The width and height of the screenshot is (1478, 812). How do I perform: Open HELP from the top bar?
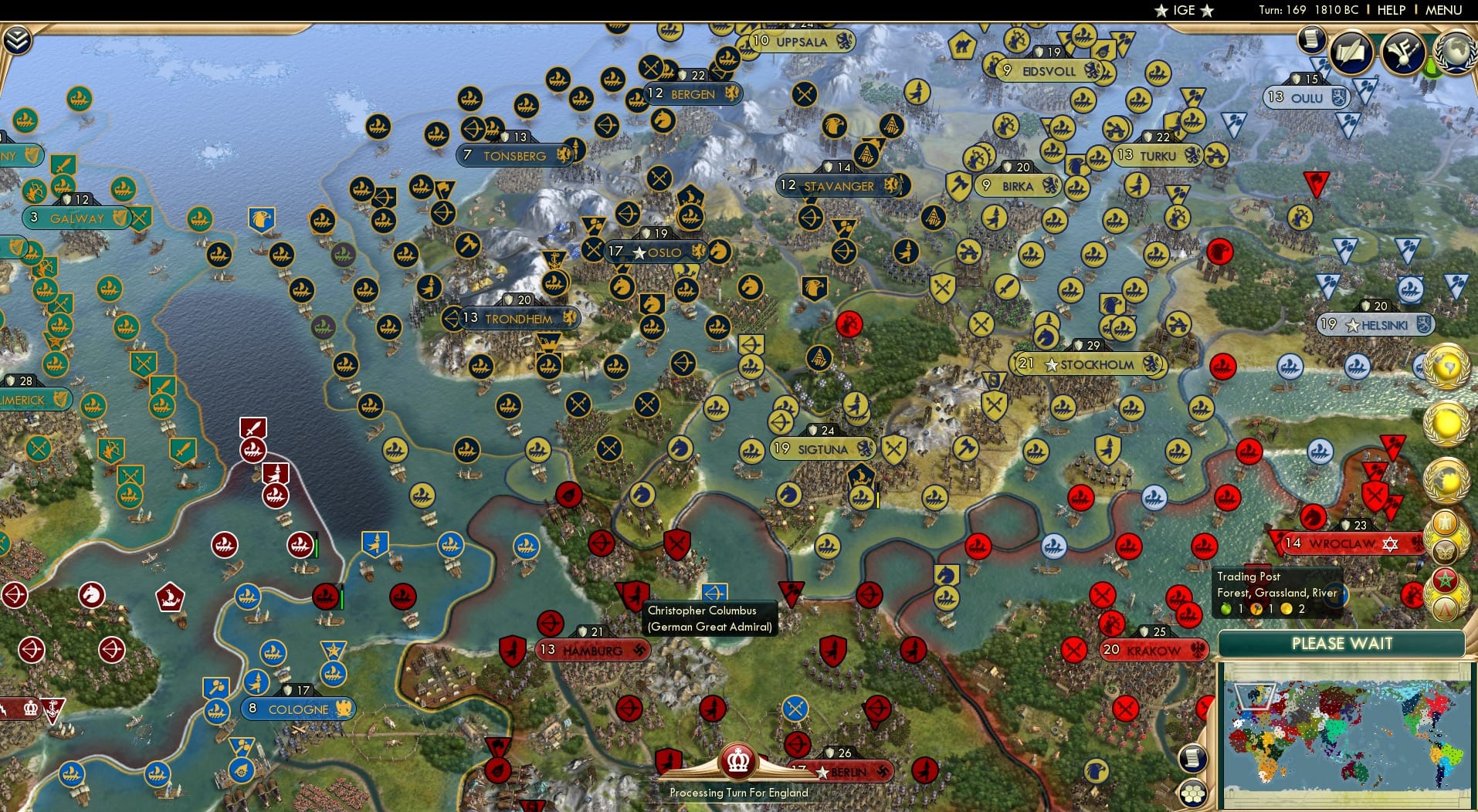tap(1390, 10)
